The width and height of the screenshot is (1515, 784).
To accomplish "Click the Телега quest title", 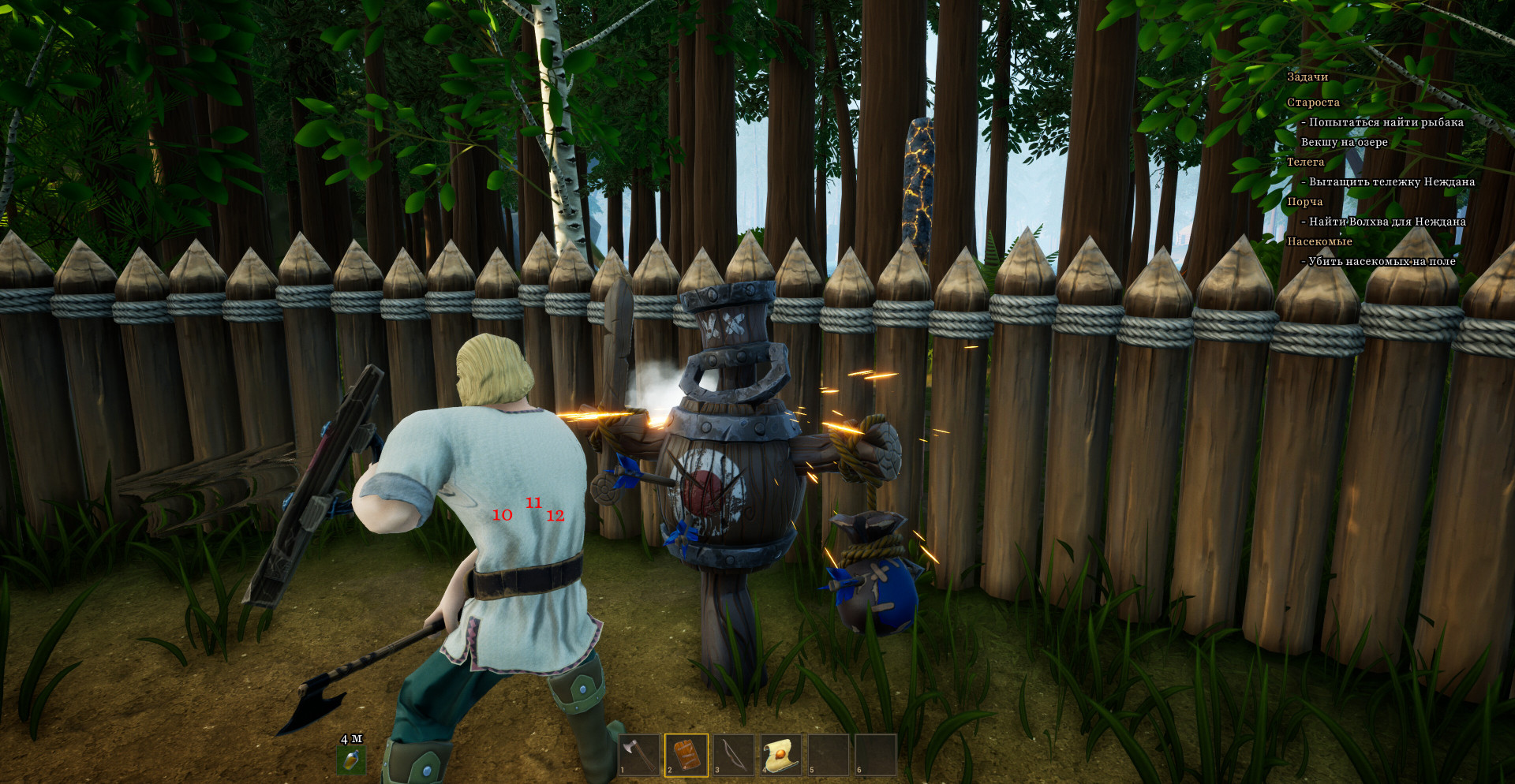I will (1305, 162).
